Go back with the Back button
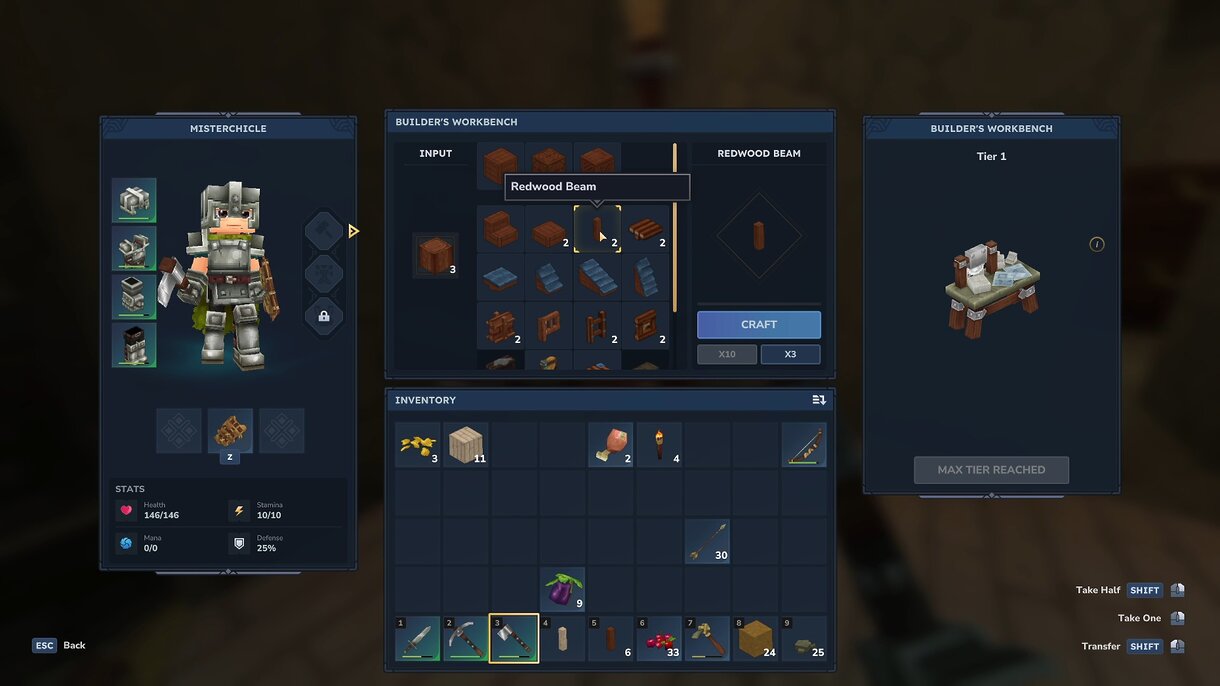1220x686 pixels. pyautogui.click(x=60, y=645)
